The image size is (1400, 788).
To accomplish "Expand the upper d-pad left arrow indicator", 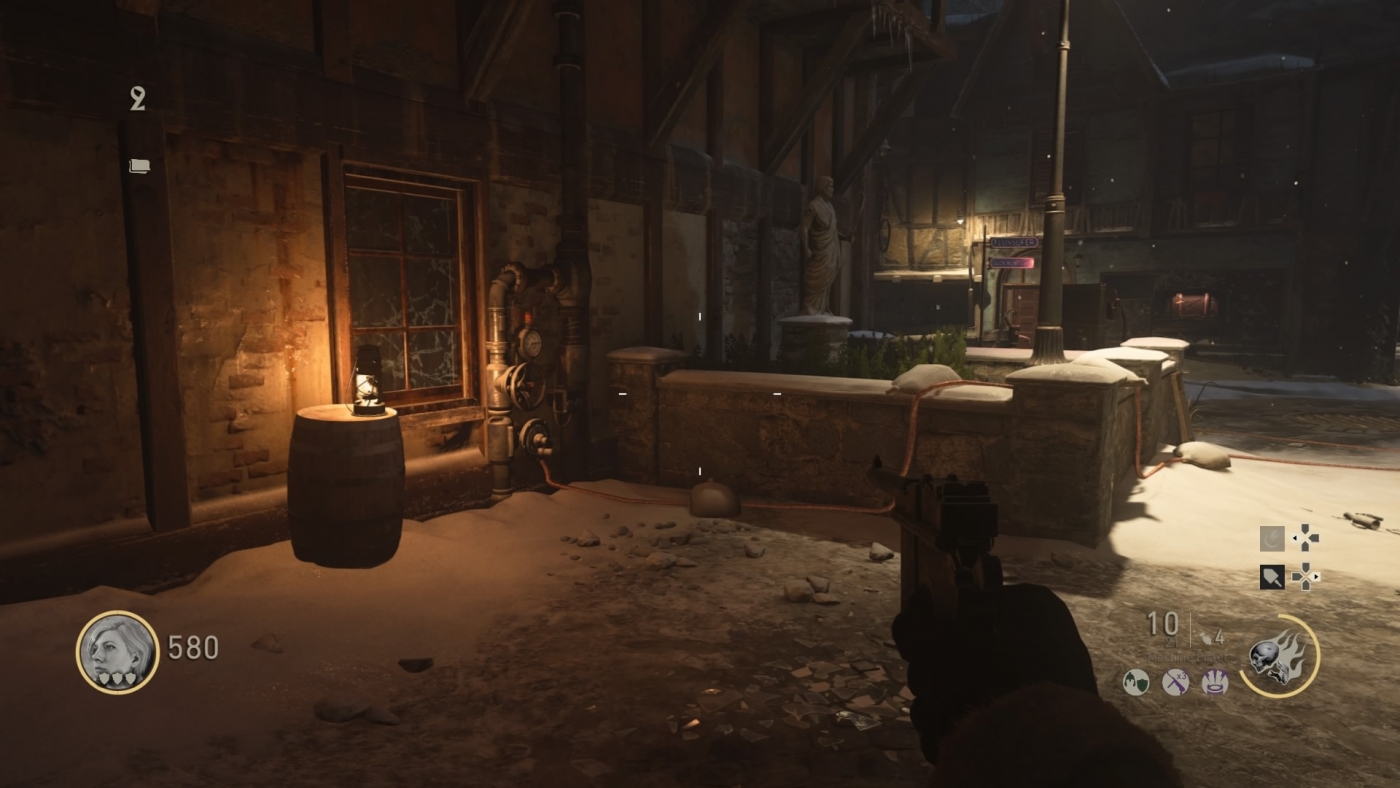I will (1294, 539).
